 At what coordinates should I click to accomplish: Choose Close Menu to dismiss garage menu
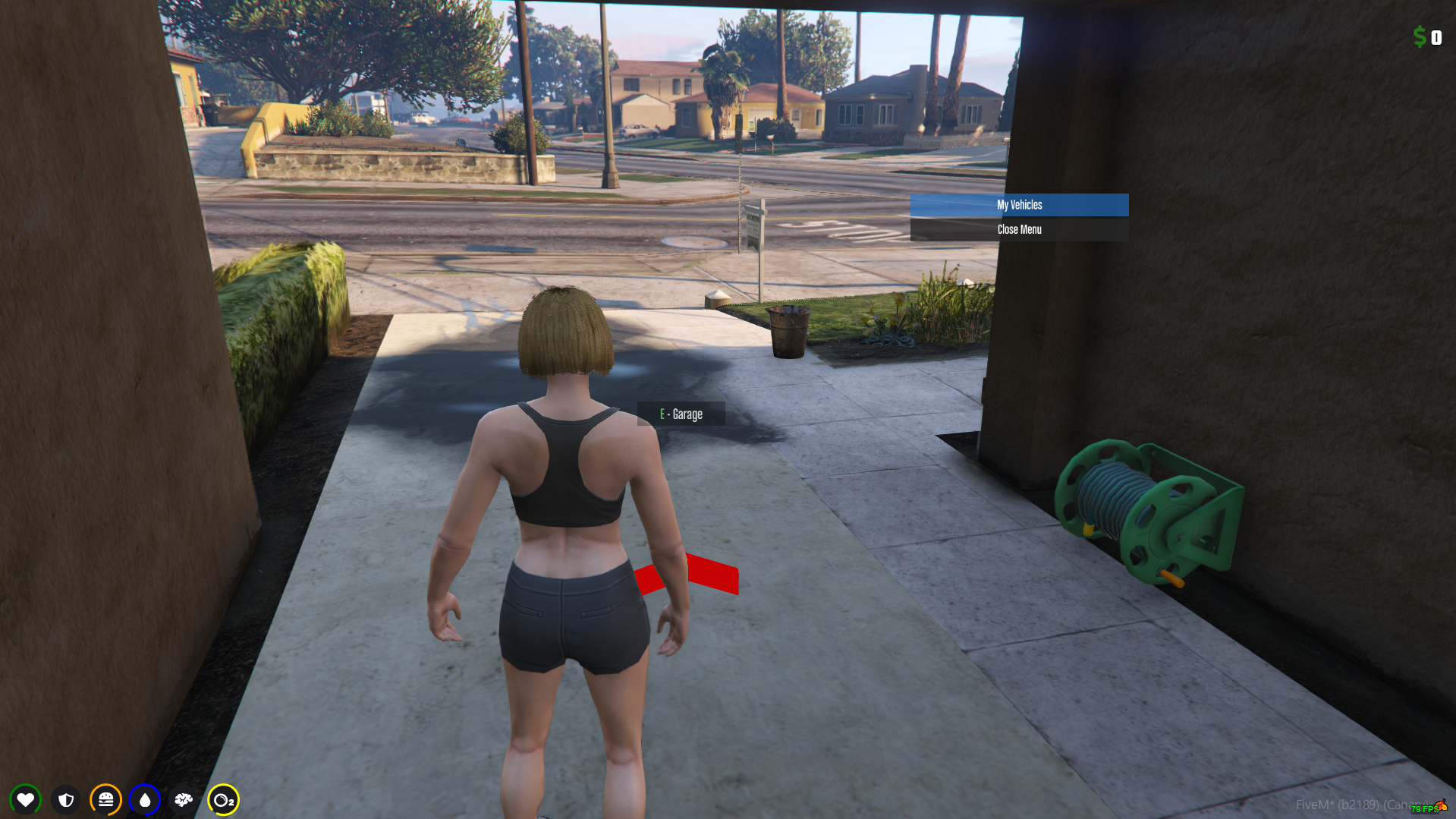1019,229
